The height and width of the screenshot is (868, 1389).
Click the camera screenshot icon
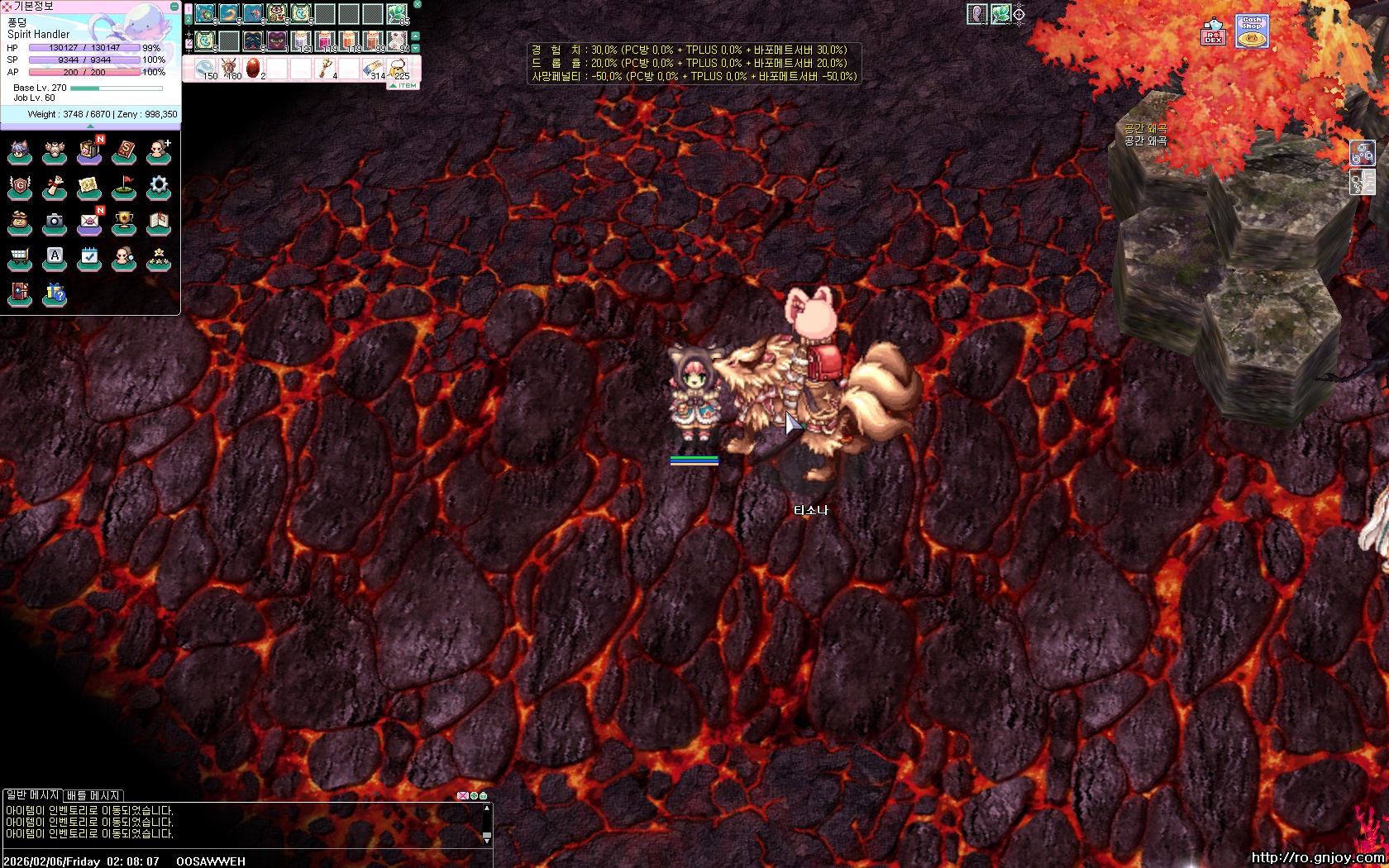click(55, 222)
